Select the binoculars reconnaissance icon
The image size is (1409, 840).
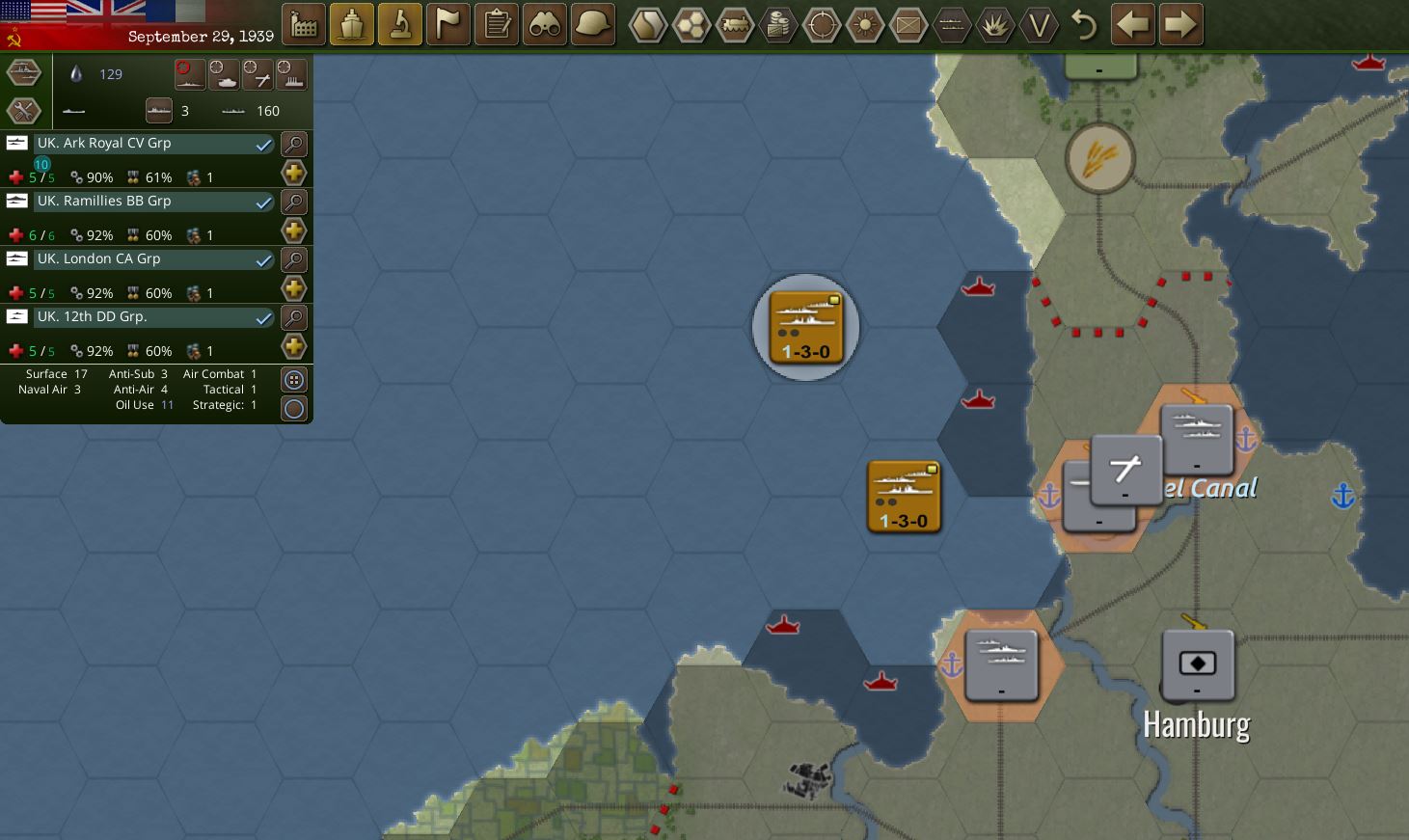pyautogui.click(x=544, y=24)
